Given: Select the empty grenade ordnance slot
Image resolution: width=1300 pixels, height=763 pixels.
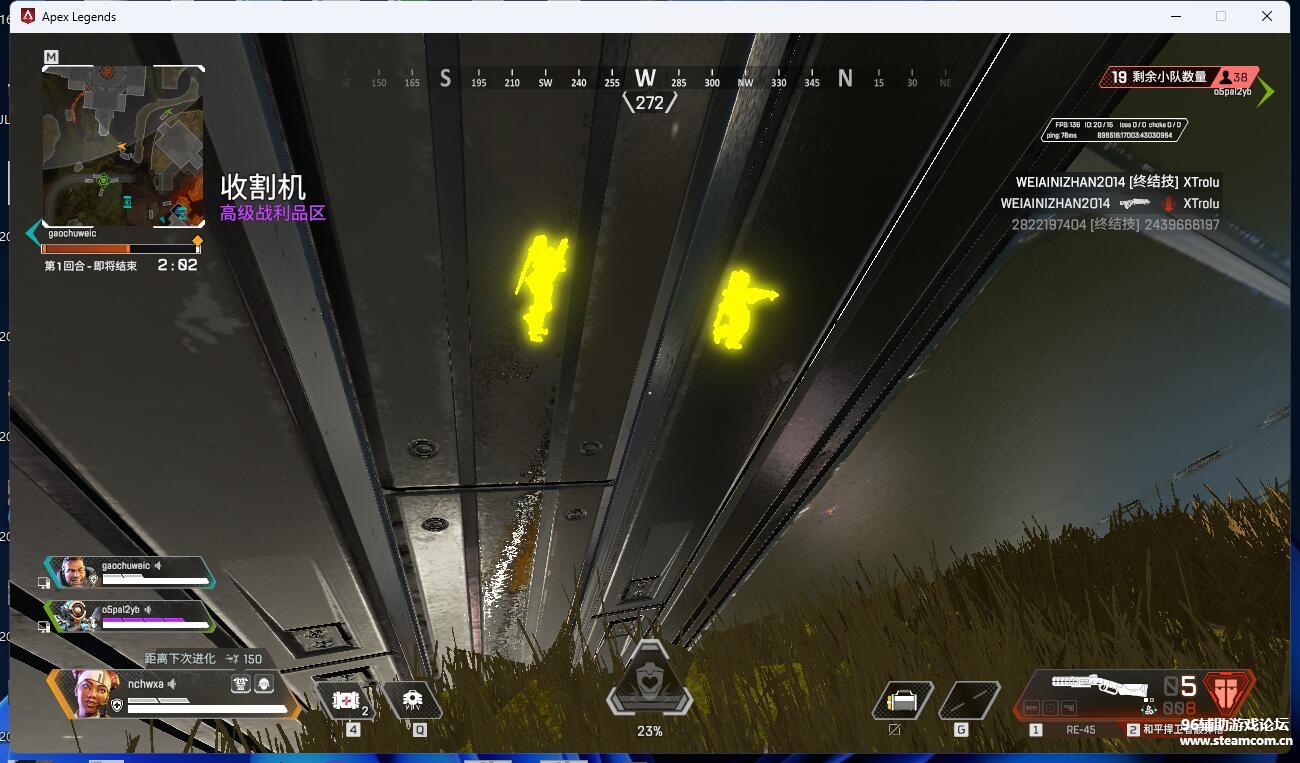Looking at the screenshot, I should pos(968,701).
